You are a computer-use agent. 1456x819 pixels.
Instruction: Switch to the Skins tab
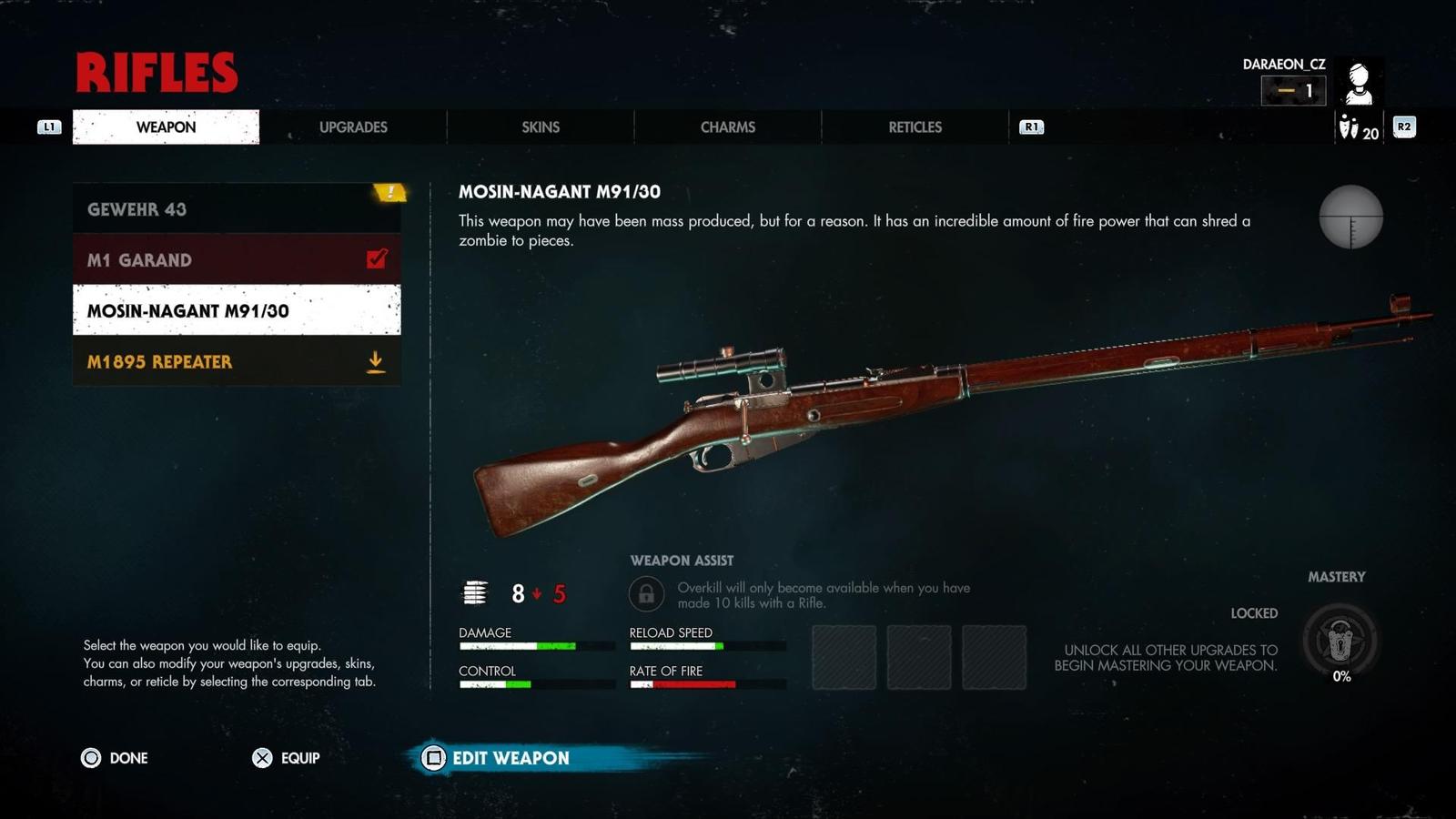[x=541, y=127]
